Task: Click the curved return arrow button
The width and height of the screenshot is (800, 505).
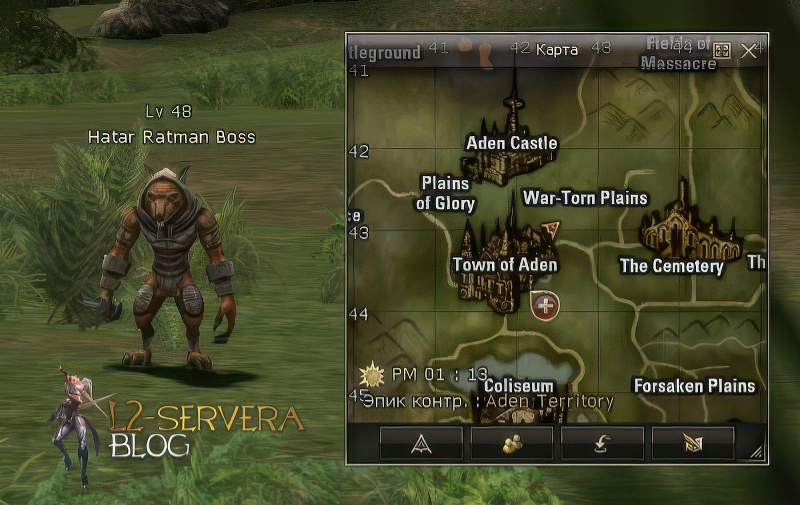Action: click(602, 444)
